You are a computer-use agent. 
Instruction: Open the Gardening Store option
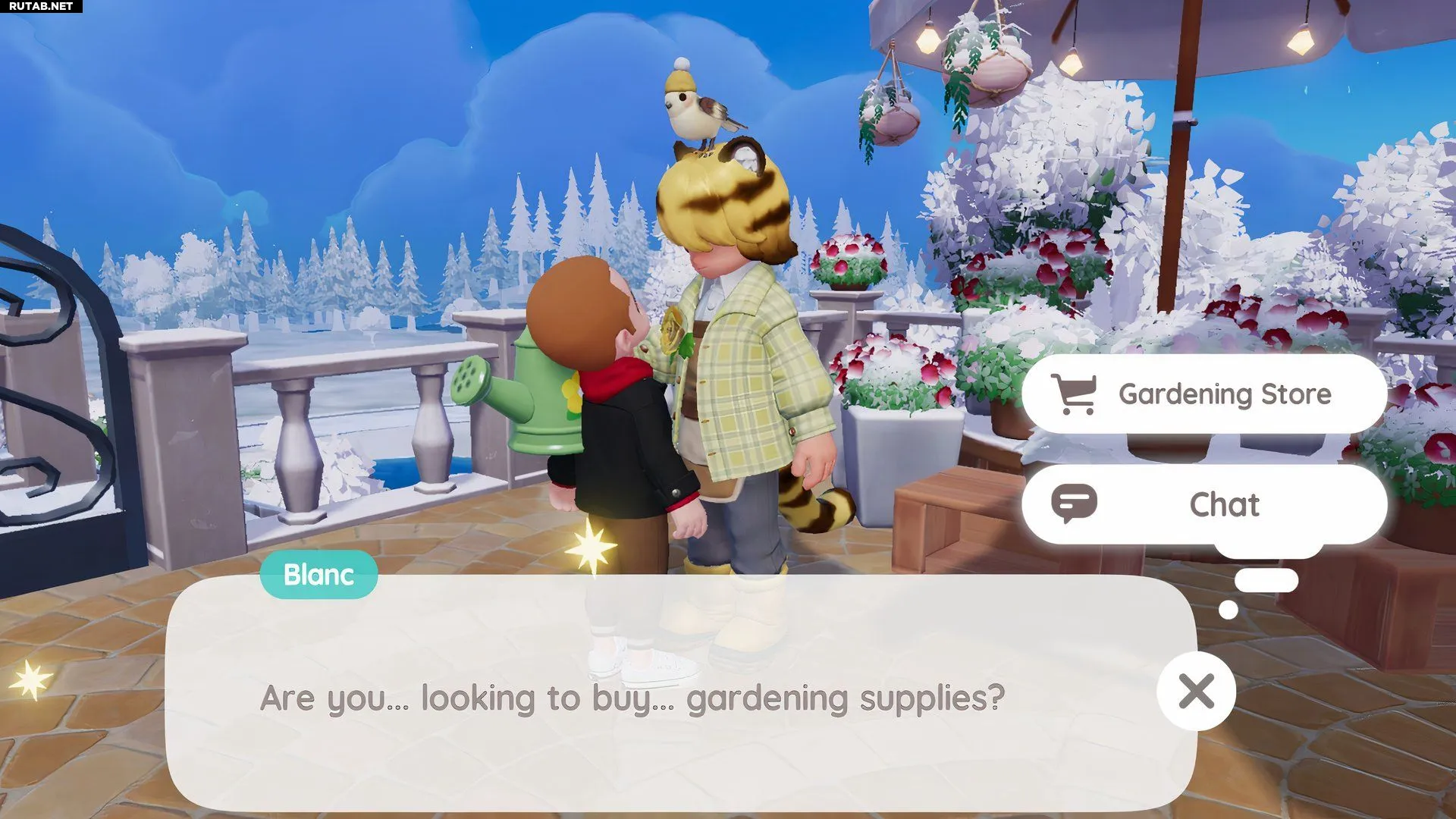pos(1204,394)
